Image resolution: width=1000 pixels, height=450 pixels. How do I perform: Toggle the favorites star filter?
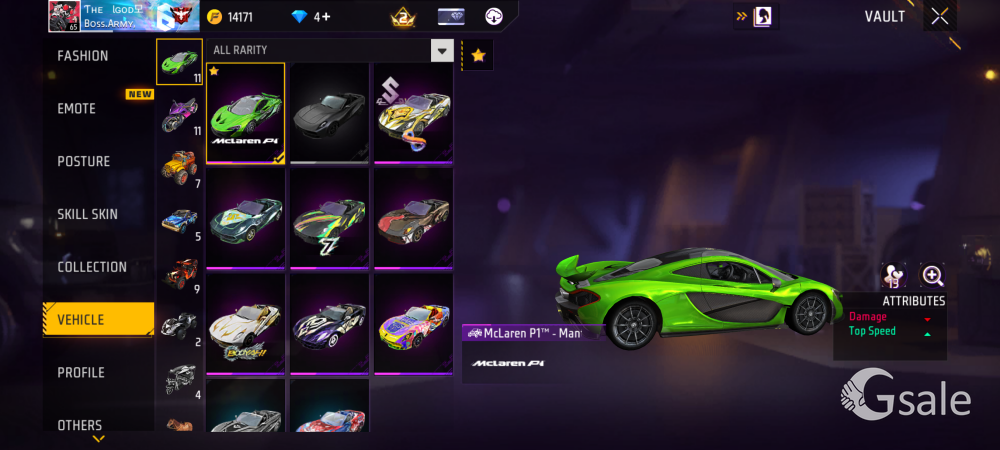click(x=478, y=56)
